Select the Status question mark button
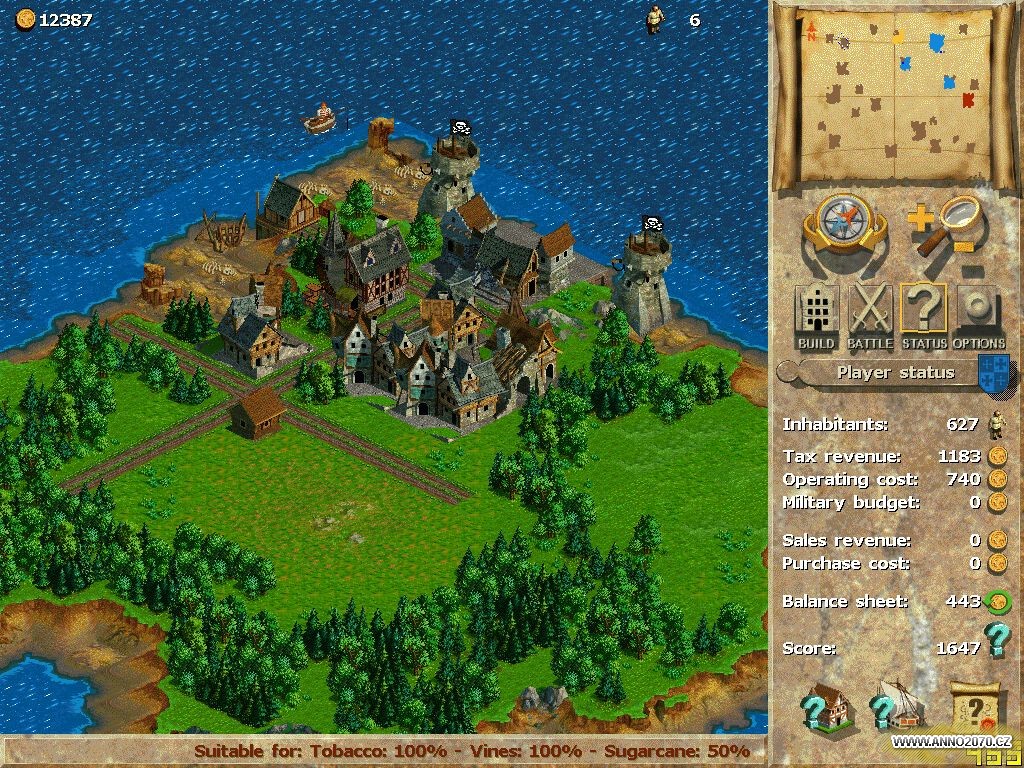Viewport: 1024px width, 768px height. coord(923,314)
